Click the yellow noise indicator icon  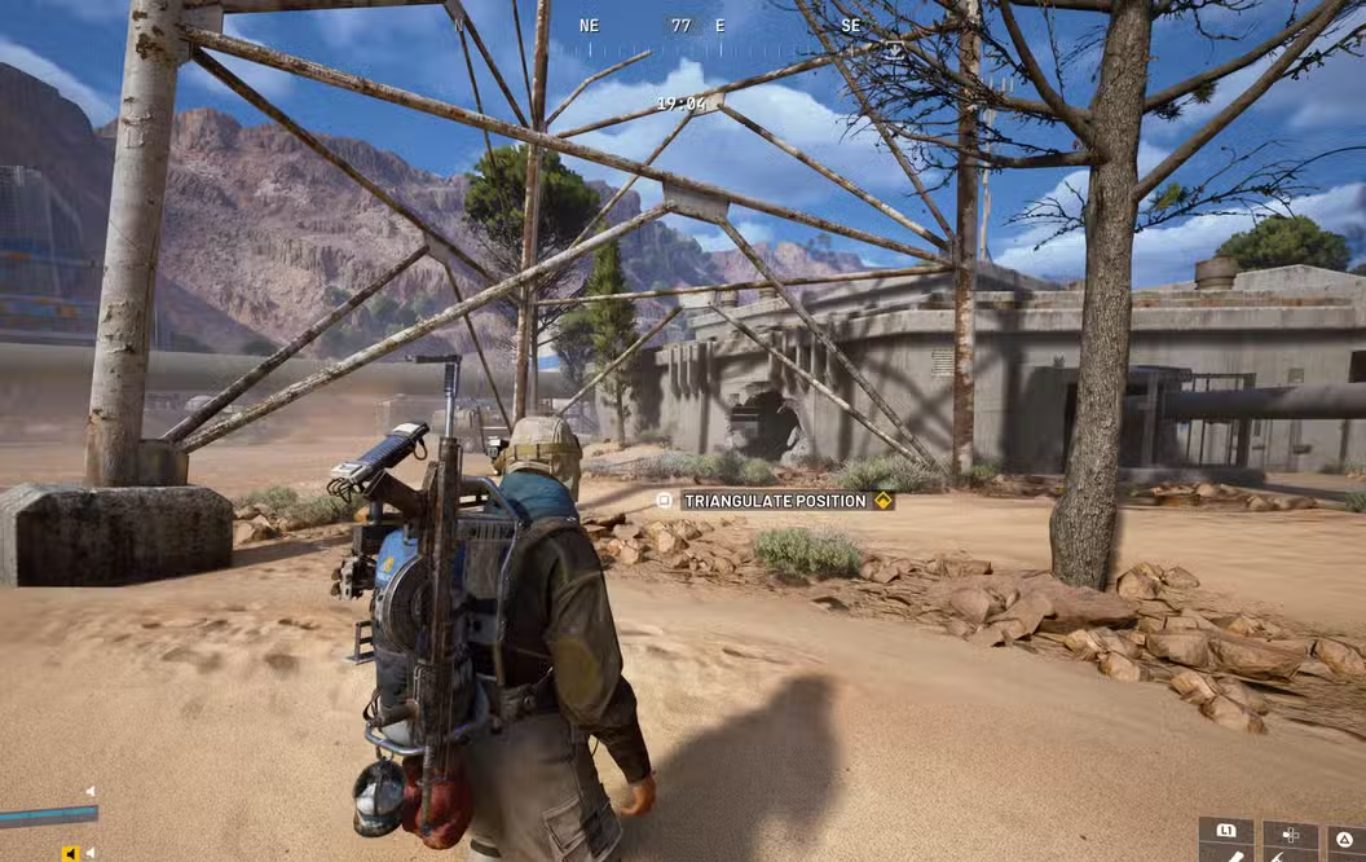click(x=70, y=853)
